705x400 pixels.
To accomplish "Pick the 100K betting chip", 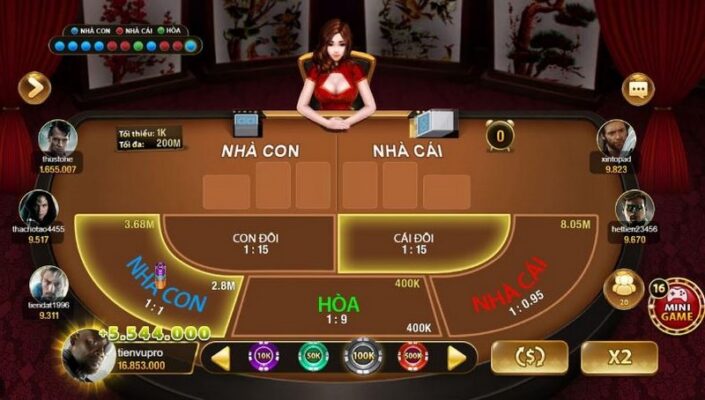I will click(361, 356).
